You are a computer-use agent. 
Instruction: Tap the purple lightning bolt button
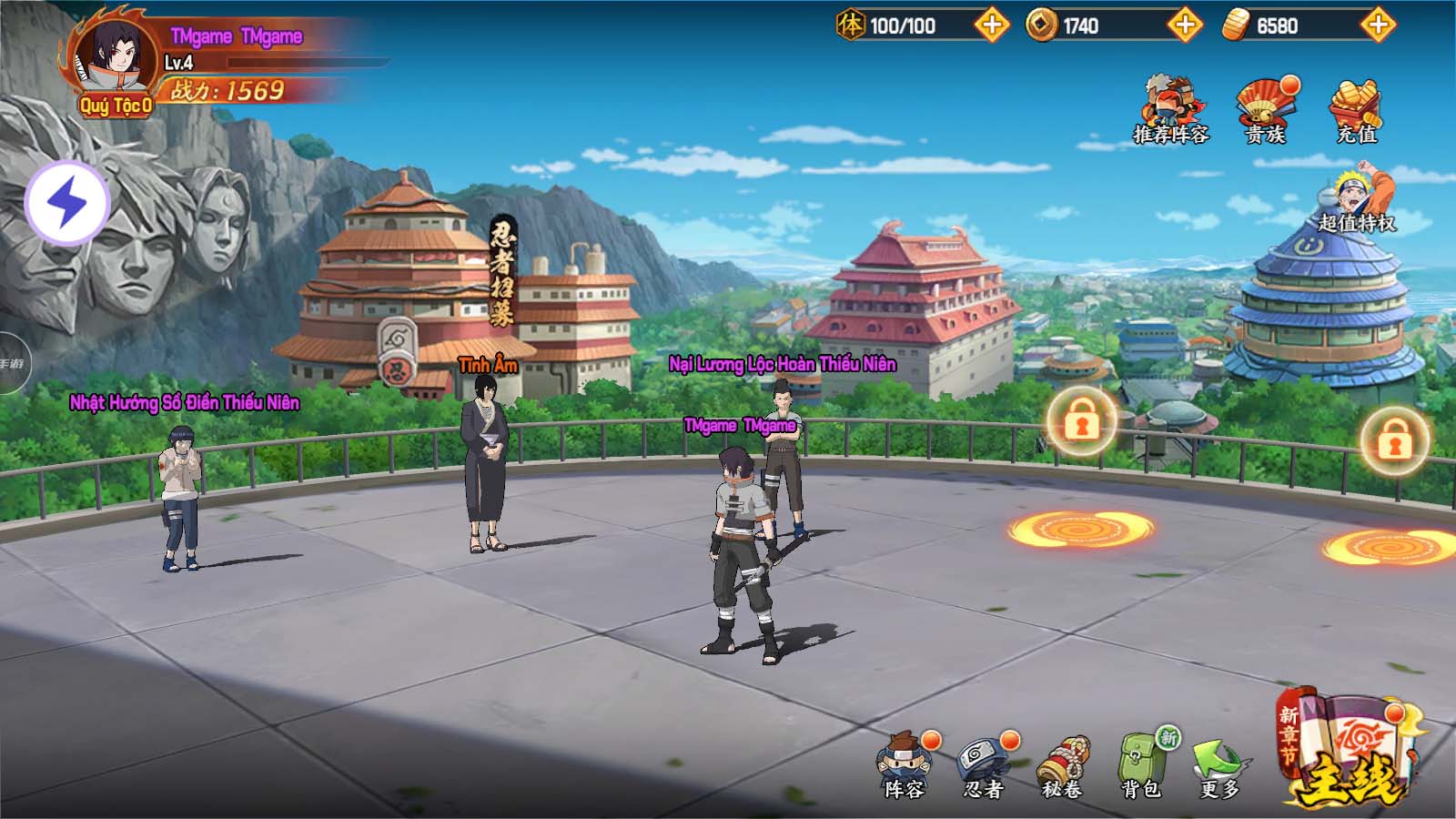pos(67,202)
